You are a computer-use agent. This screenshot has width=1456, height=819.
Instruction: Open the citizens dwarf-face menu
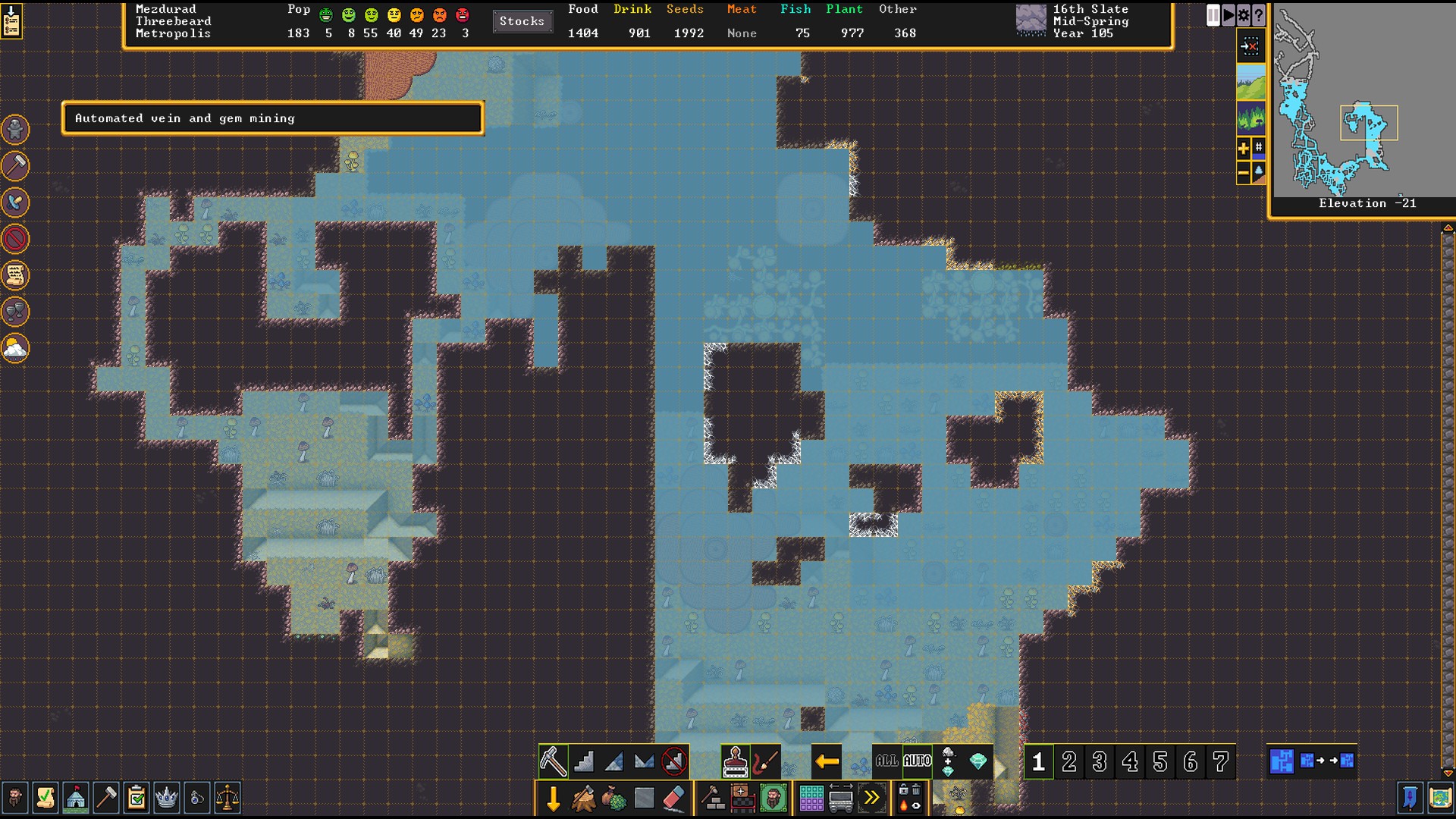[x=14, y=798]
